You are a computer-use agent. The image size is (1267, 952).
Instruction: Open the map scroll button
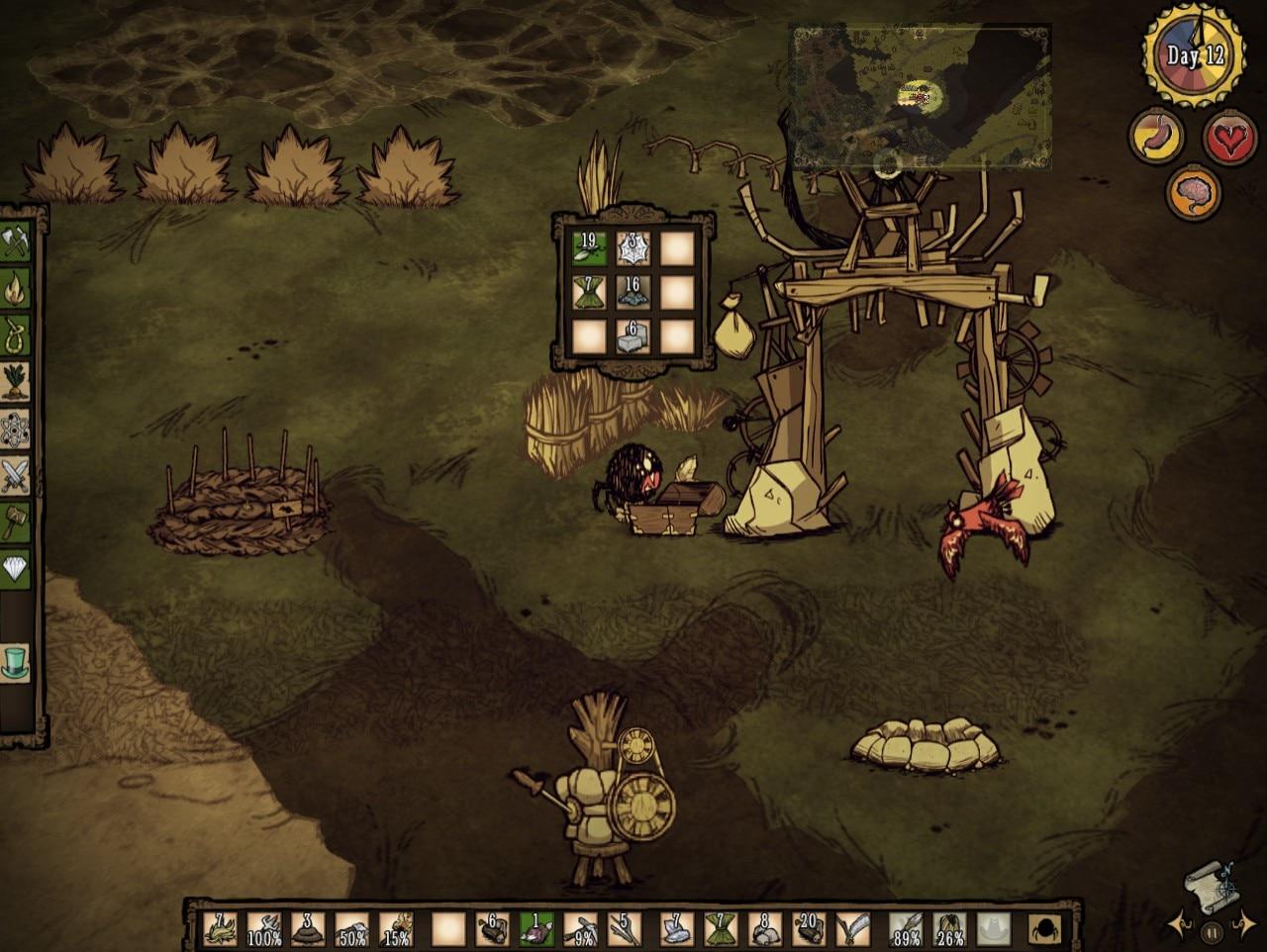click(1211, 884)
